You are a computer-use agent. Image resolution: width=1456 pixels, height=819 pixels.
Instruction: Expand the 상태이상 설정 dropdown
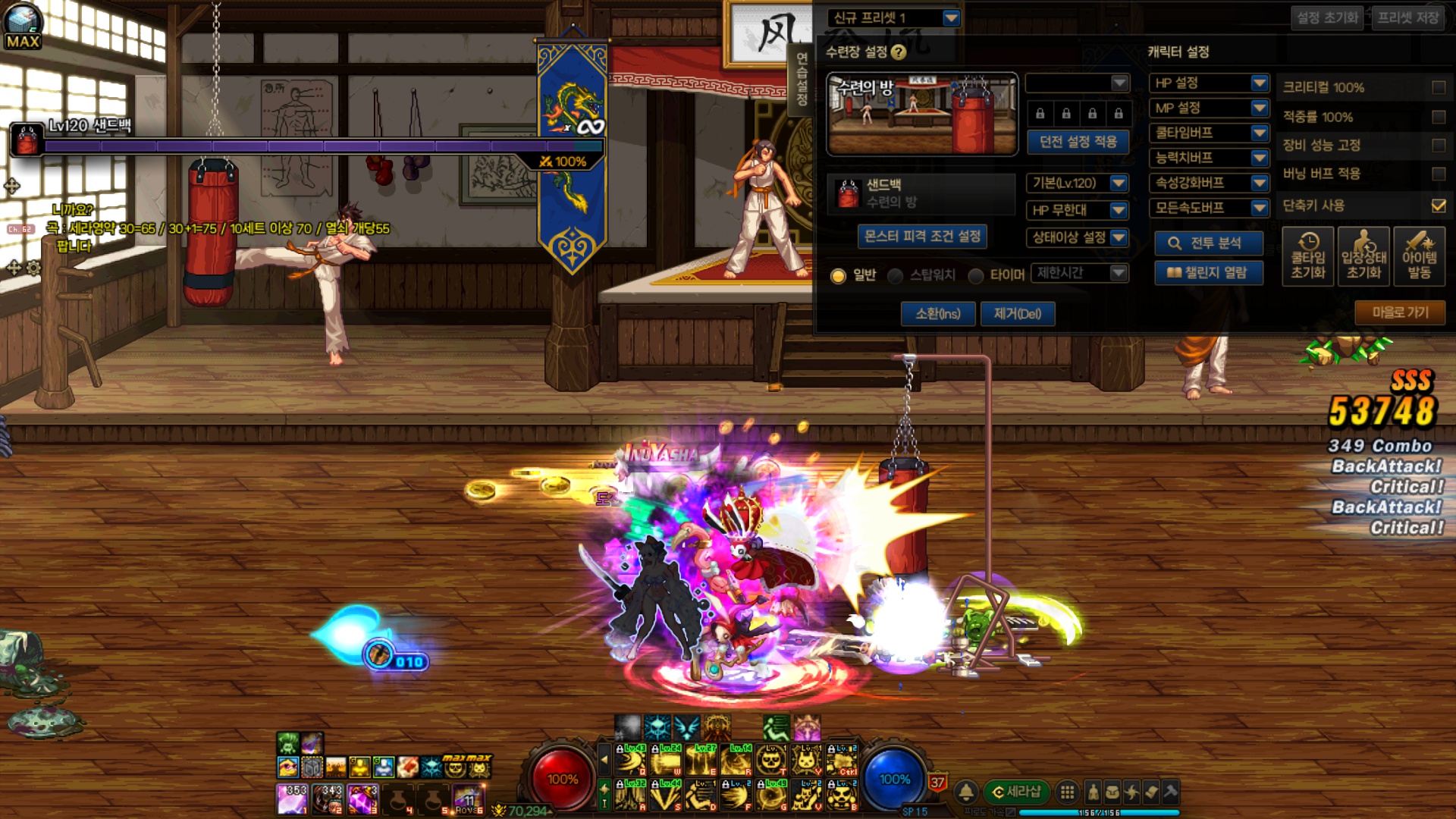click(1077, 237)
